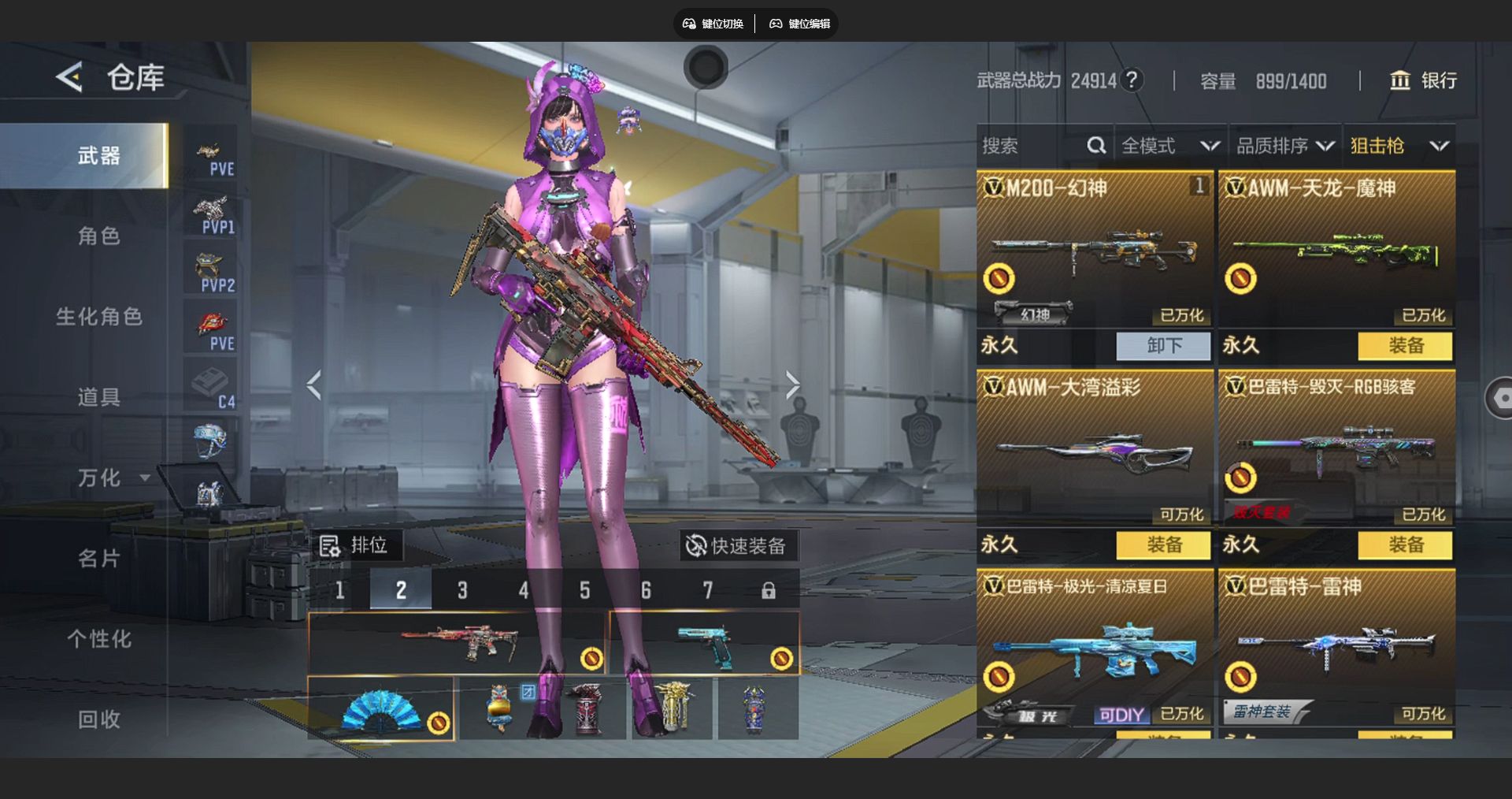Open the 回收 recycle tab

pos(98,719)
